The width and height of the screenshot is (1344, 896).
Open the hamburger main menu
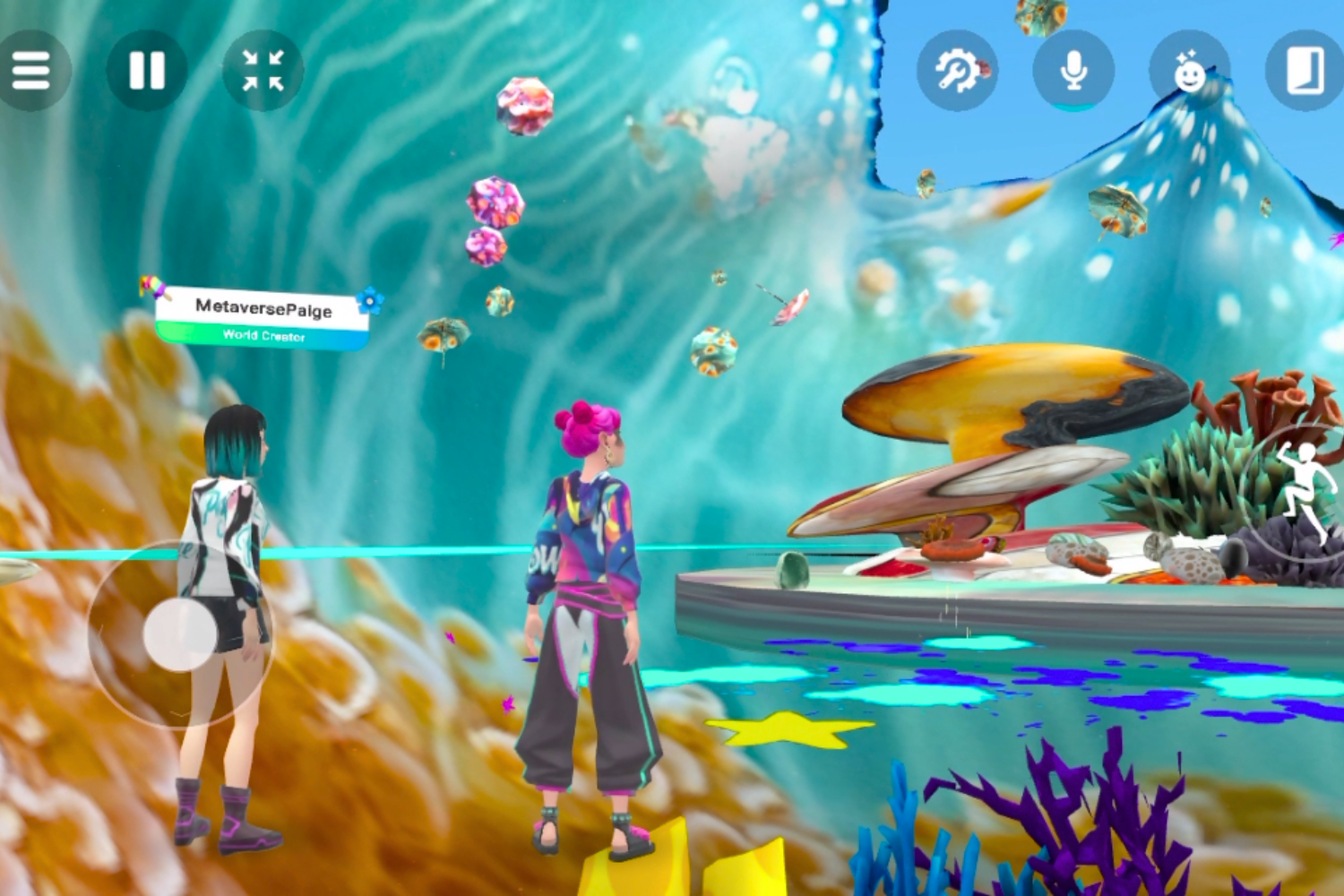[x=30, y=70]
